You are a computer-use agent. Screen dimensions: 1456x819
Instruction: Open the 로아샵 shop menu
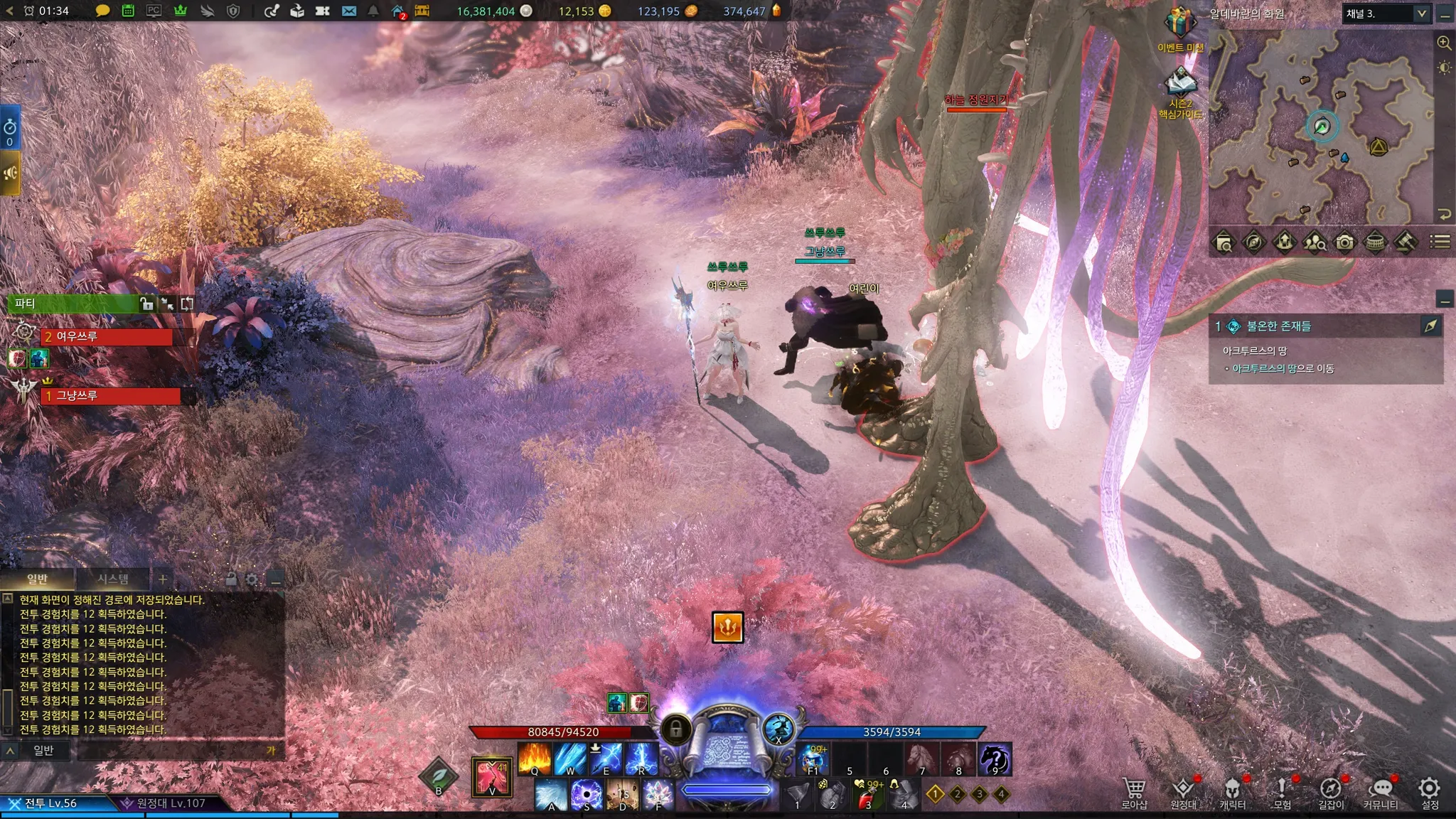(1134, 792)
